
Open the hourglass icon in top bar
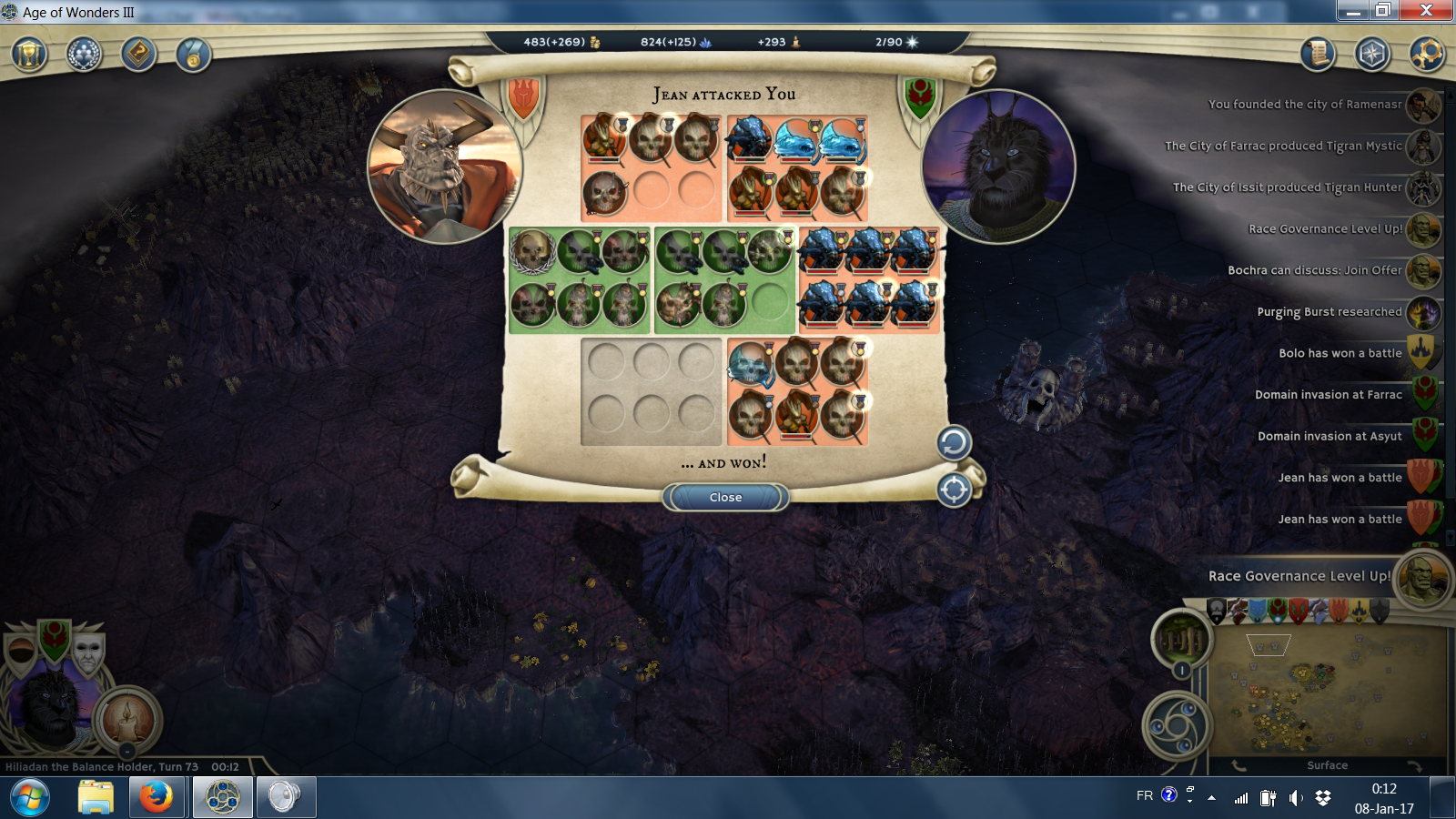click(29, 55)
